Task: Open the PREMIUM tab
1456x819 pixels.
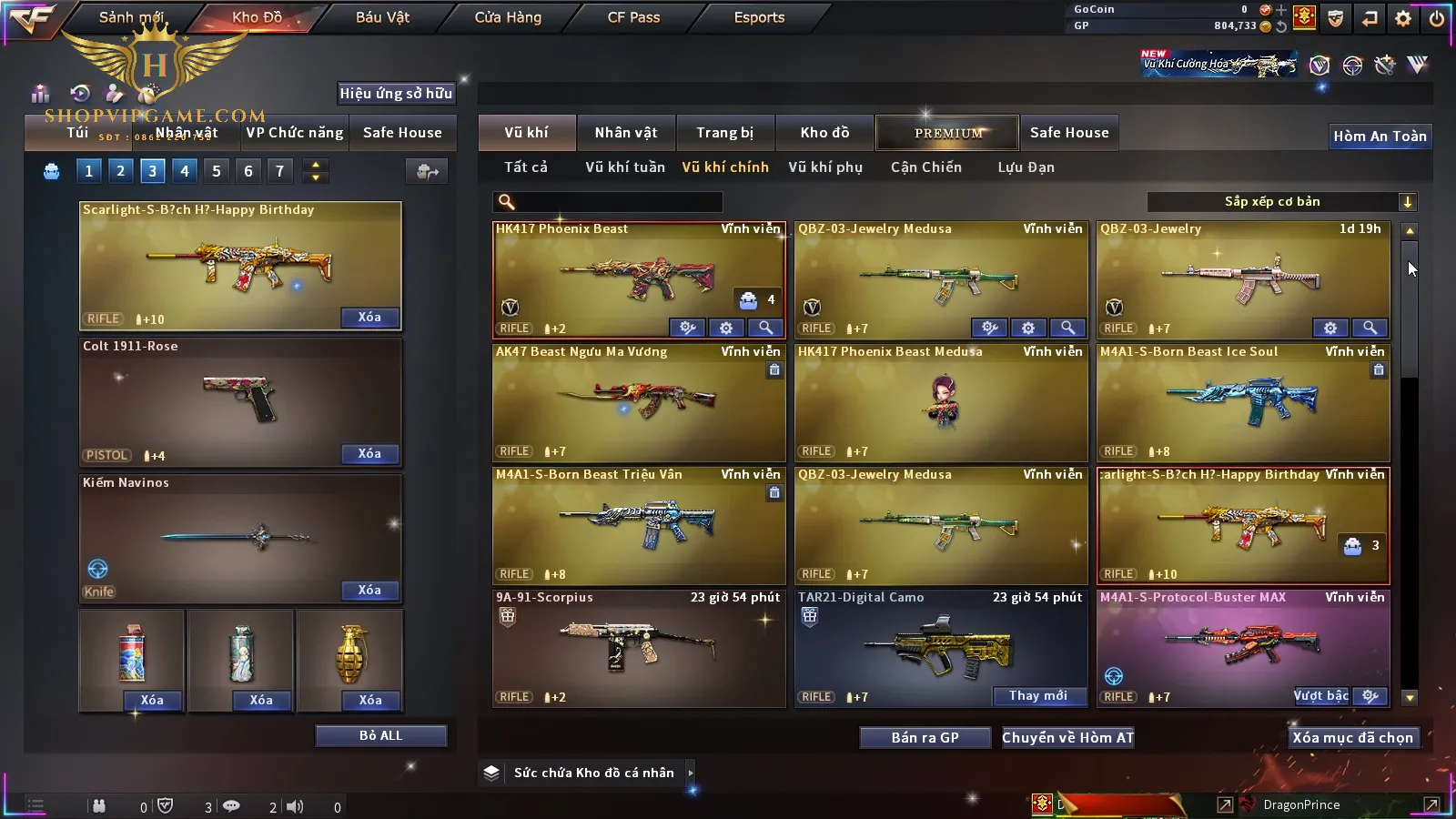Action: pos(948,133)
